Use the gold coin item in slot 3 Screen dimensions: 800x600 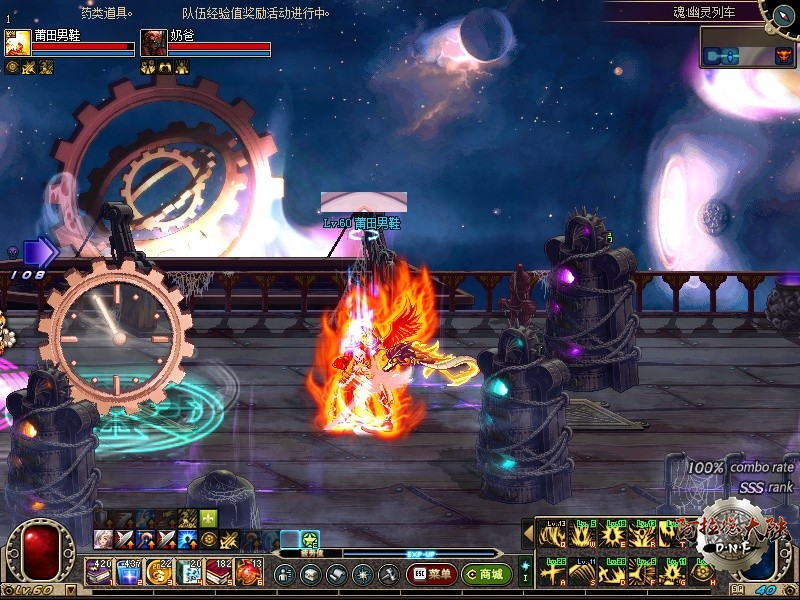158,573
